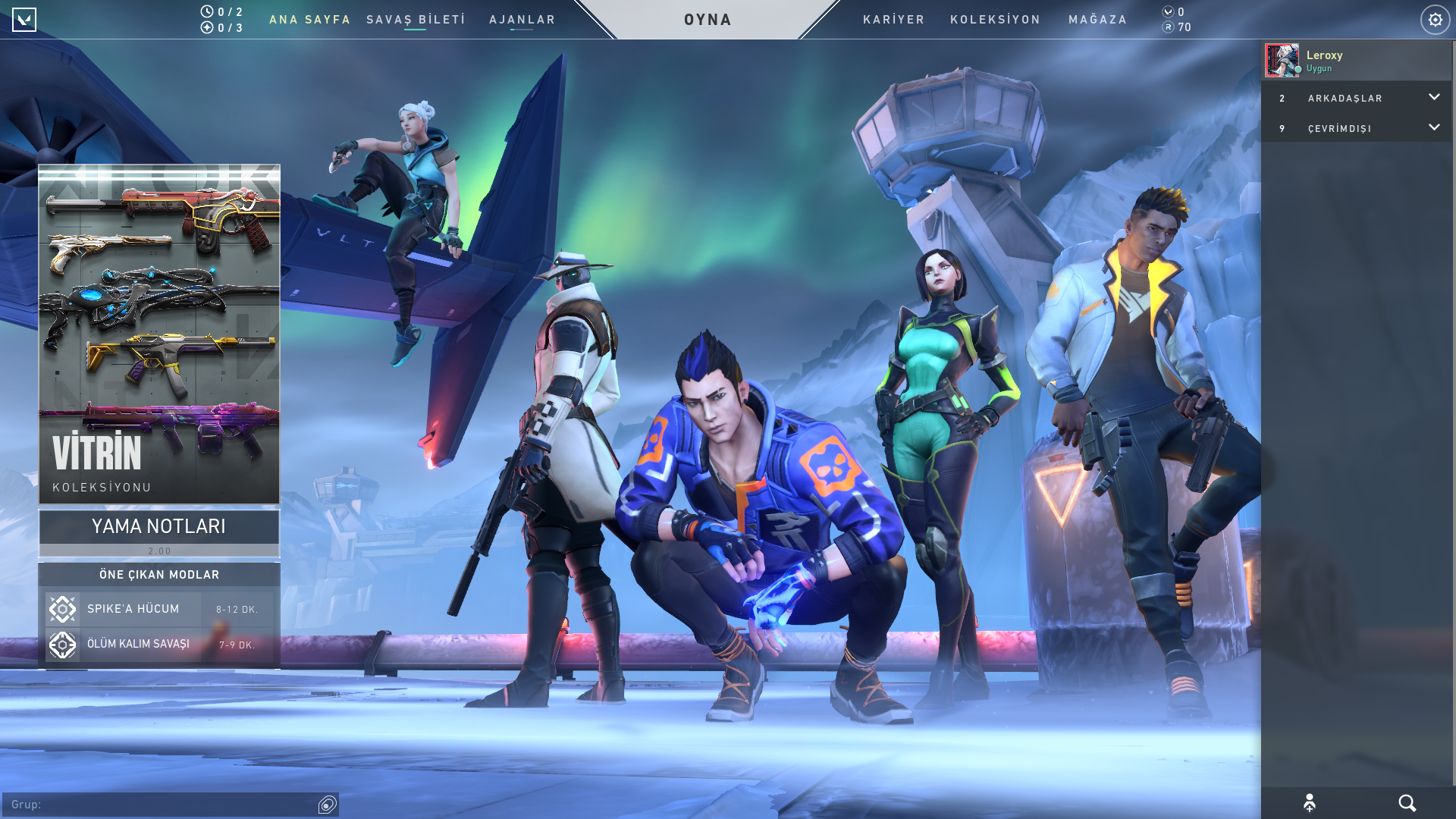This screenshot has height=819, width=1456.
Task: Click the chat icon beside the Grup field
Action: point(328,805)
